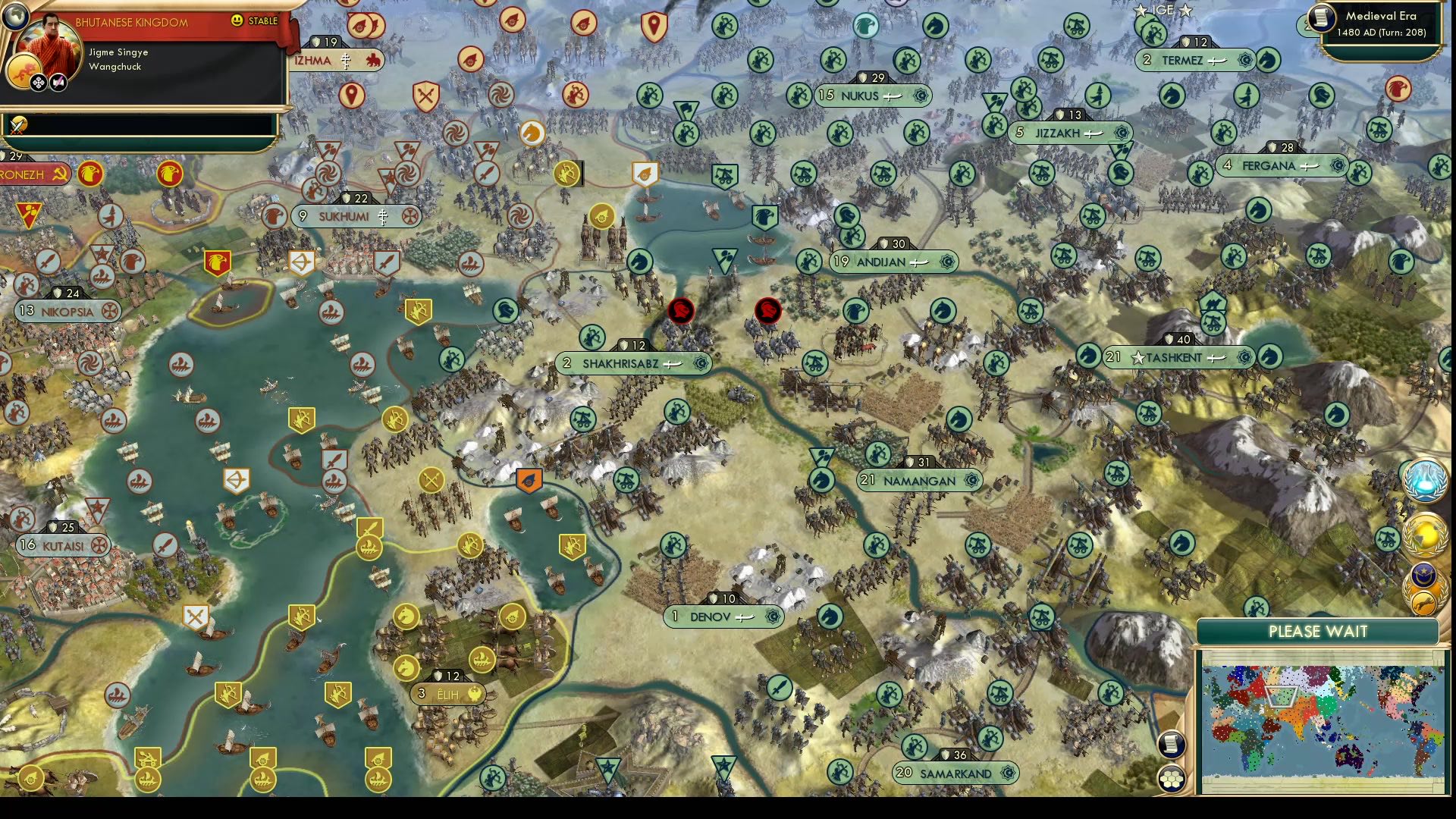Click the golden world notification medallion
1456x819 pixels.
1426,534
